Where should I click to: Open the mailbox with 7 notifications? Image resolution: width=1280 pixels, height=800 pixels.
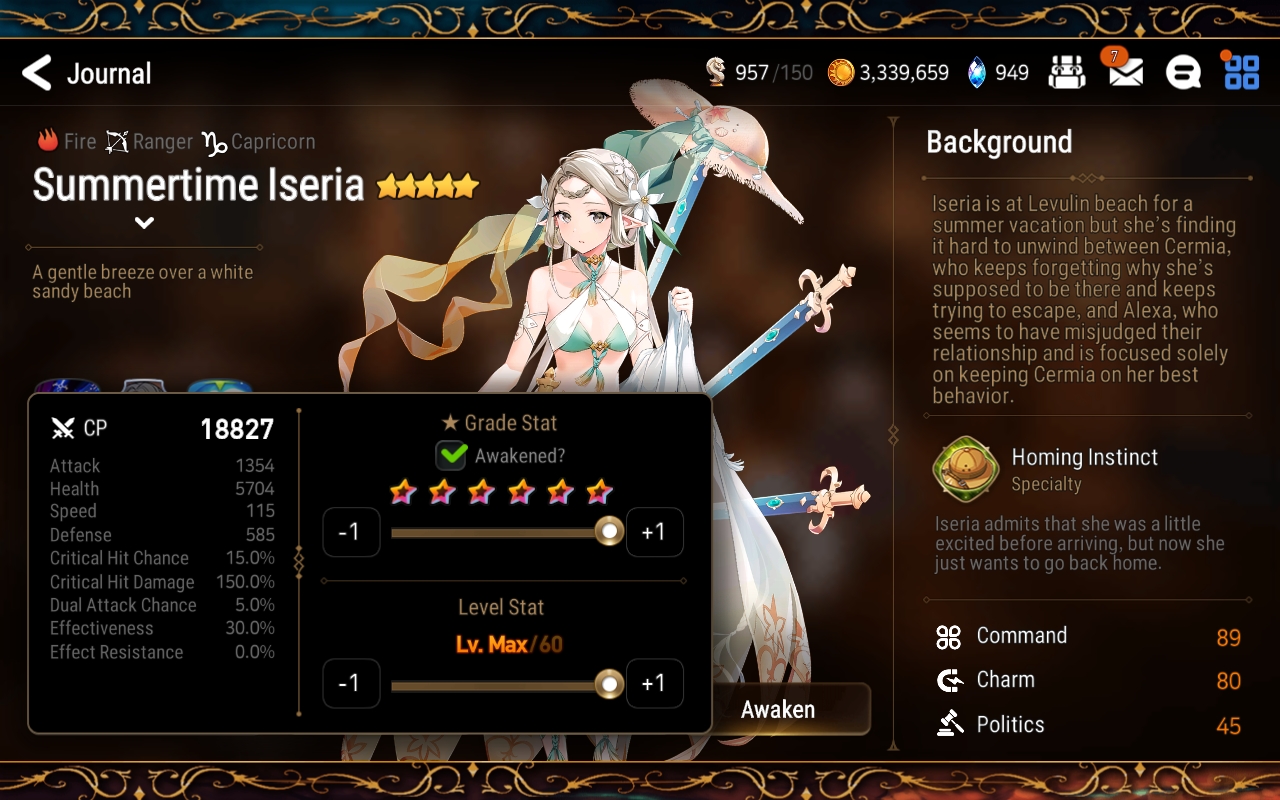(x=1123, y=72)
